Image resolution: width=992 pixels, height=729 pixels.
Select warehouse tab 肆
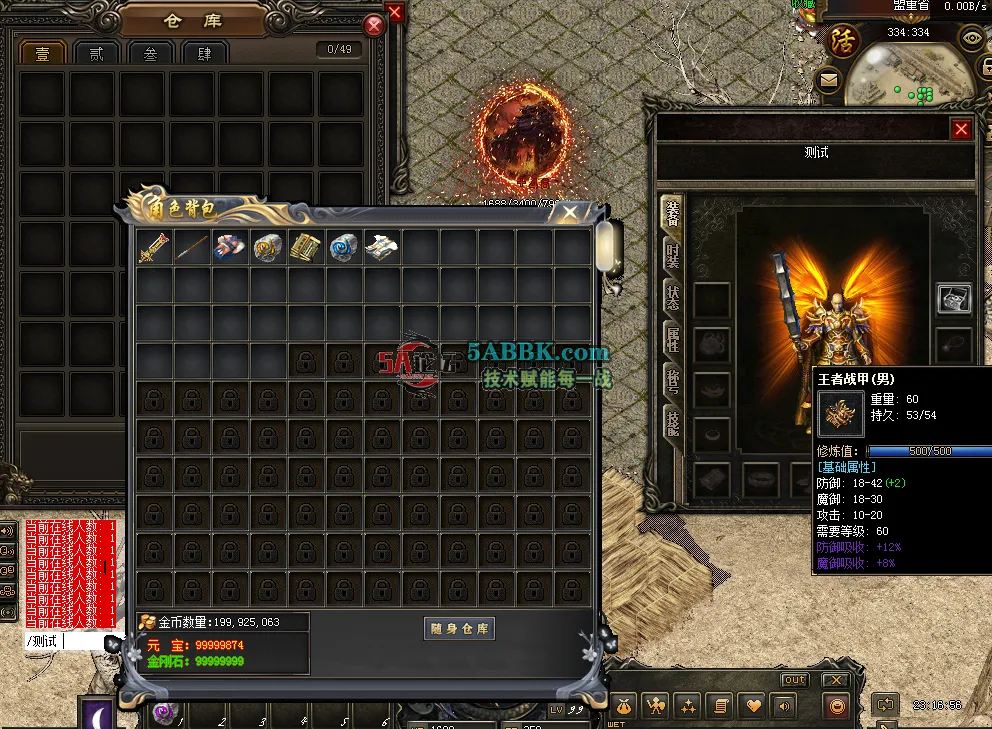205,54
